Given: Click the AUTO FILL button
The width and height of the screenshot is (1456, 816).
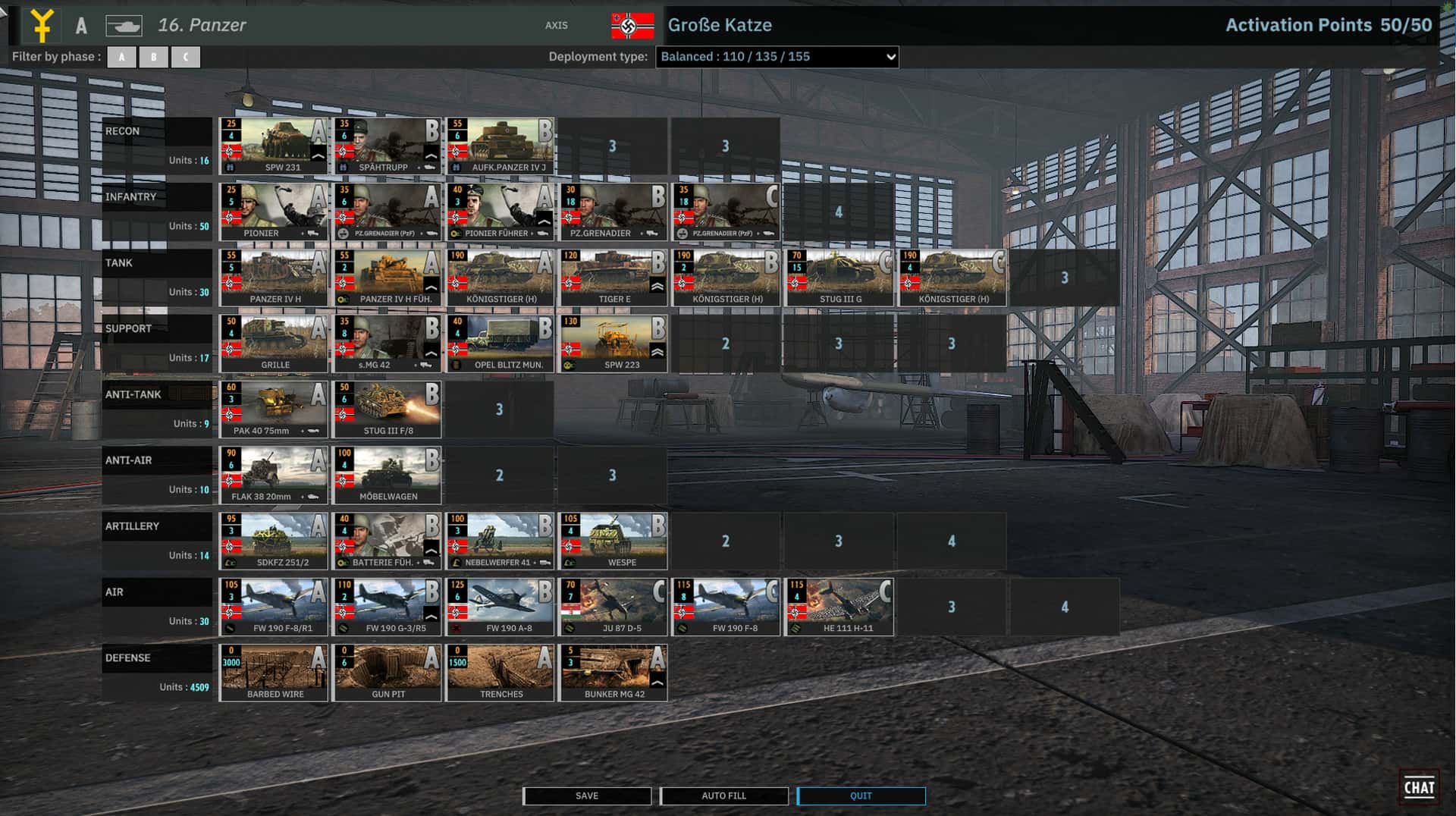Looking at the screenshot, I should tap(723, 796).
